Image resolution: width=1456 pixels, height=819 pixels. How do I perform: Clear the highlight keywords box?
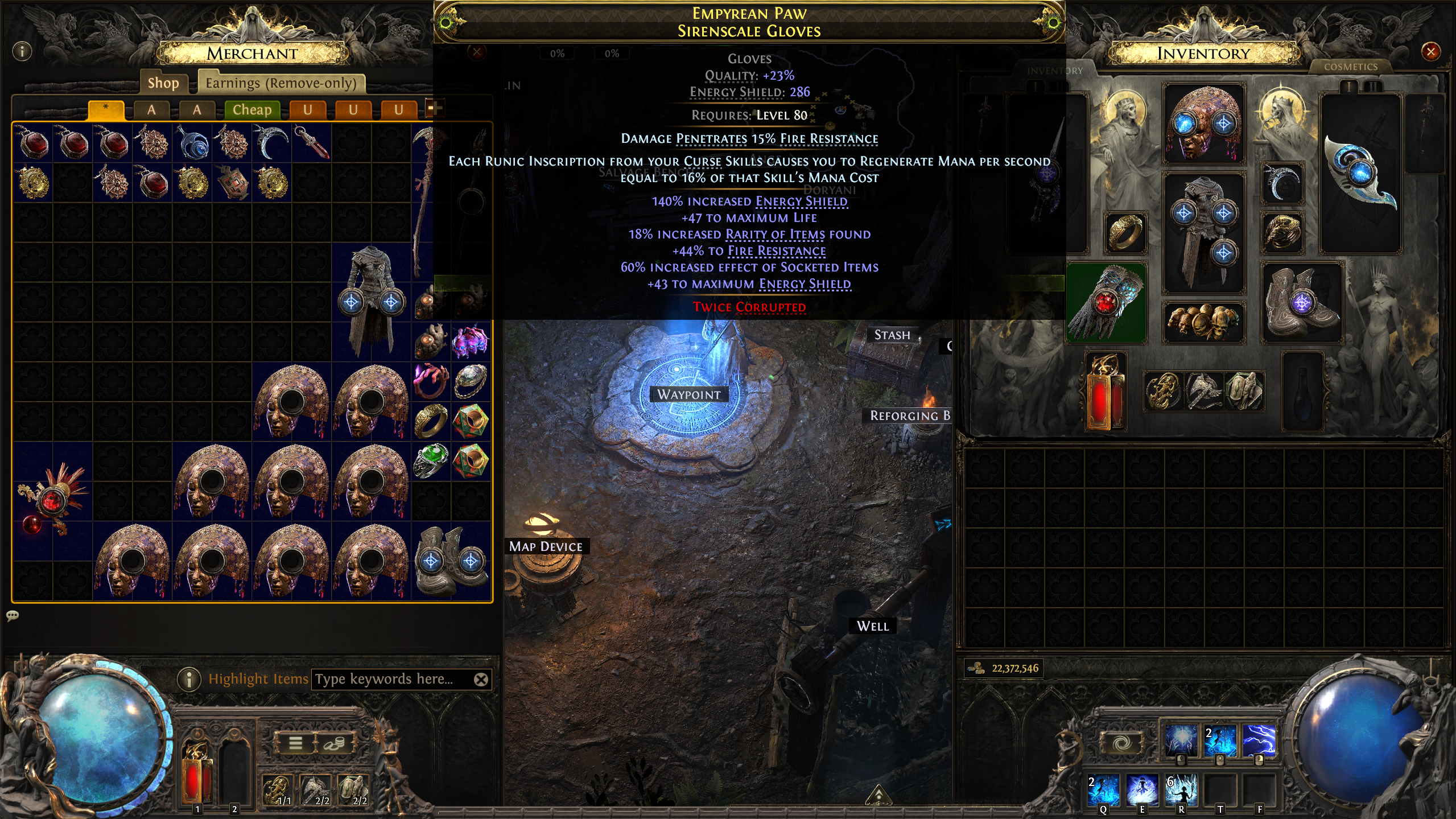click(481, 679)
